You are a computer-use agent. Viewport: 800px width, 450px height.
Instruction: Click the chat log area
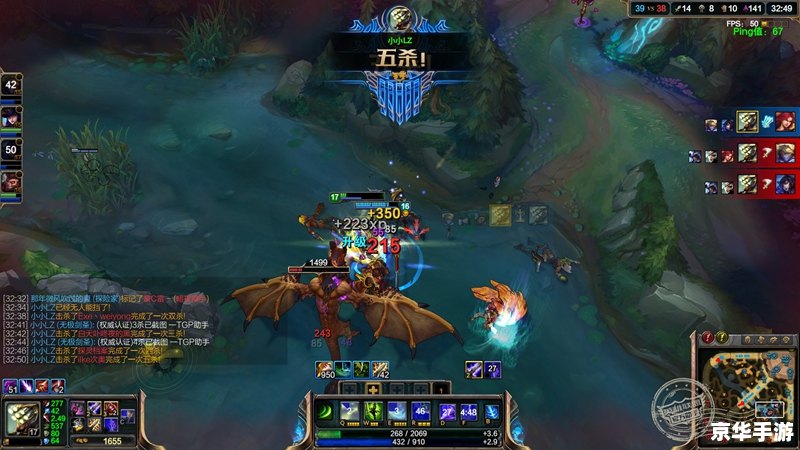(110, 327)
